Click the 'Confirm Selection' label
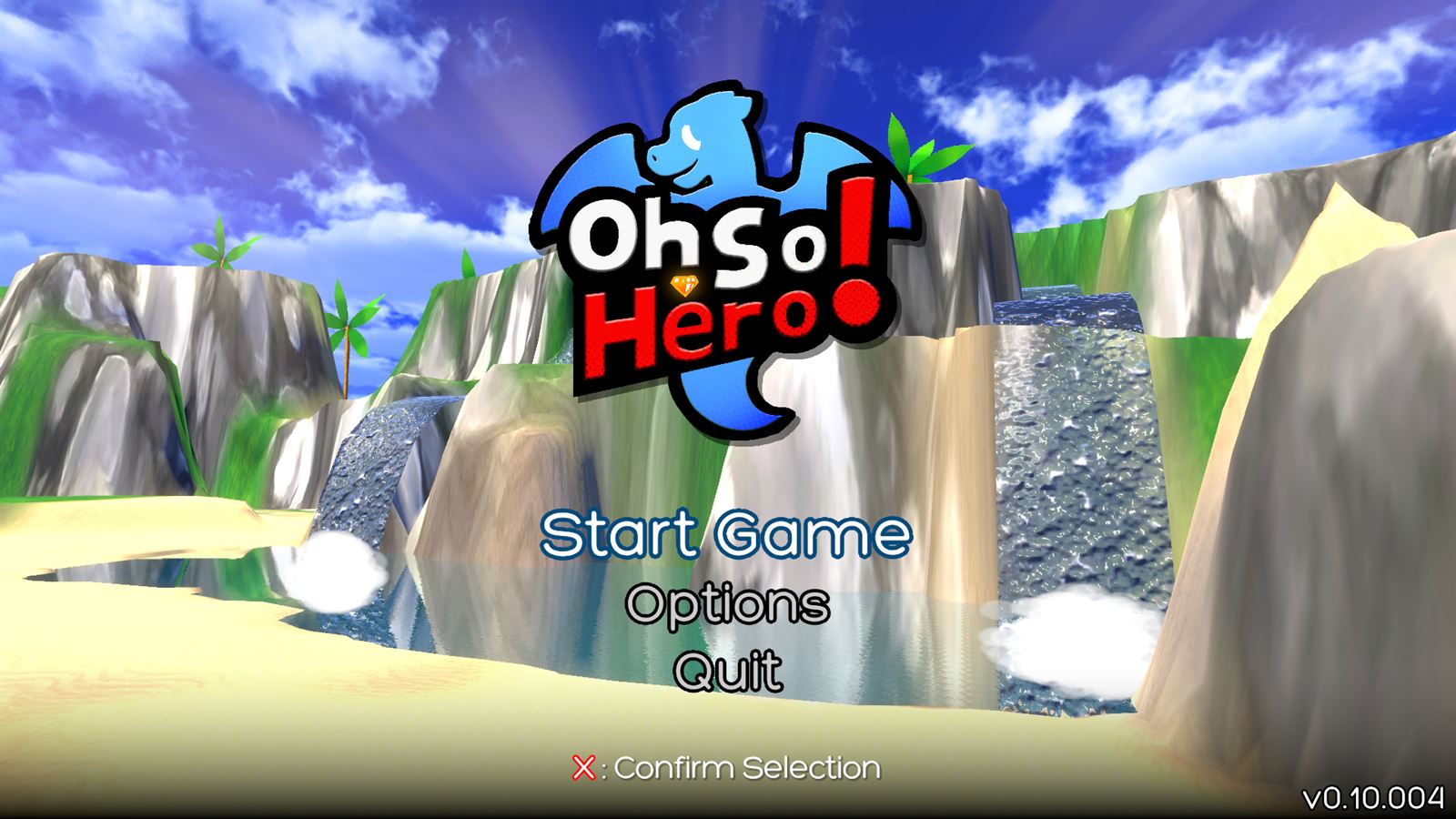This screenshot has width=1456, height=819. point(746,767)
